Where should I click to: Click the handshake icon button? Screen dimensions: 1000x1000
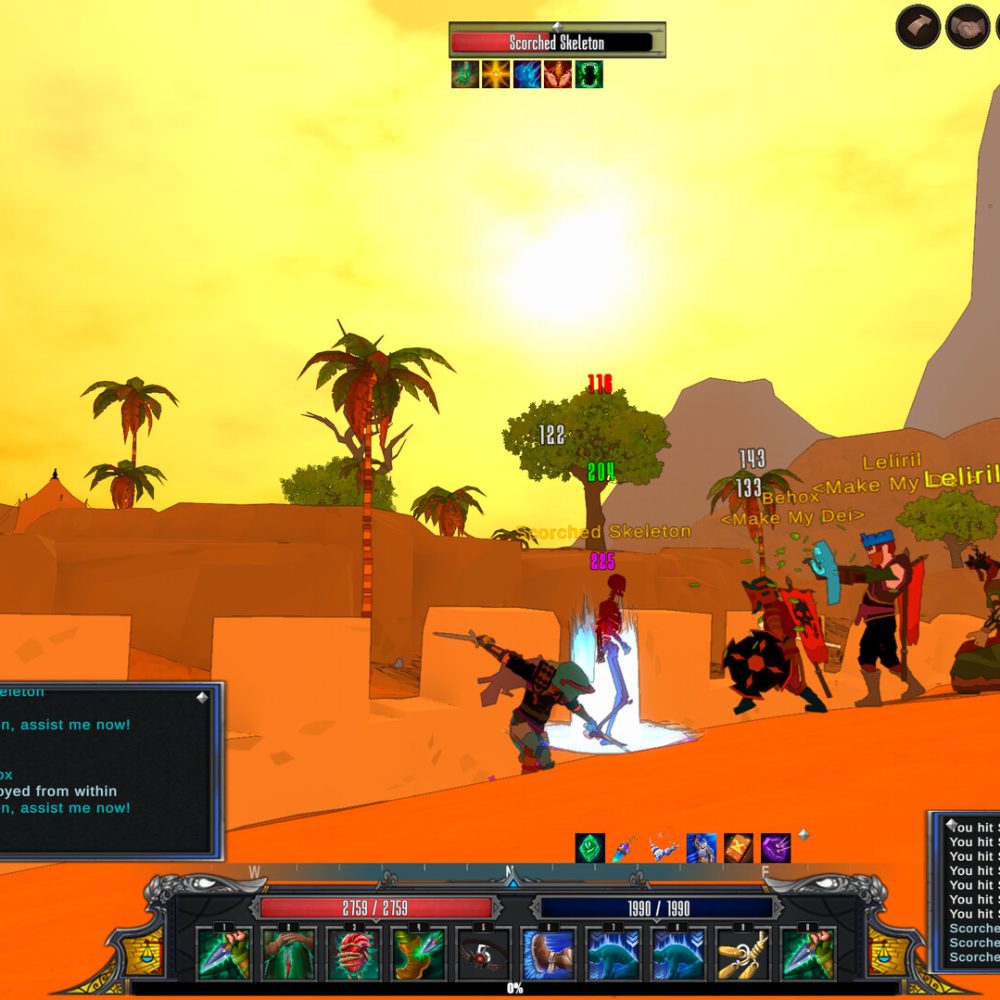pyautogui.click(x=967, y=27)
